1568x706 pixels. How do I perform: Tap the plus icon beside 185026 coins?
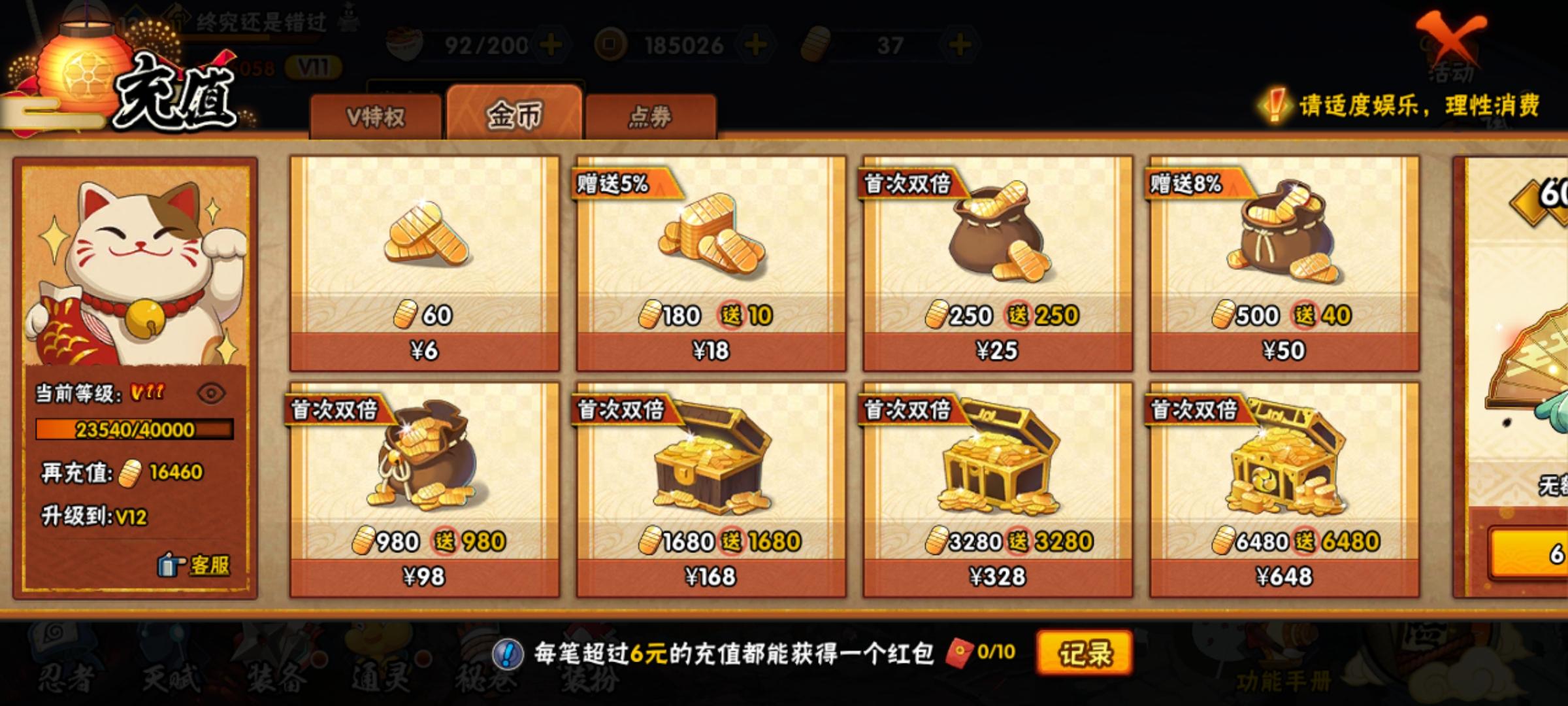(757, 44)
